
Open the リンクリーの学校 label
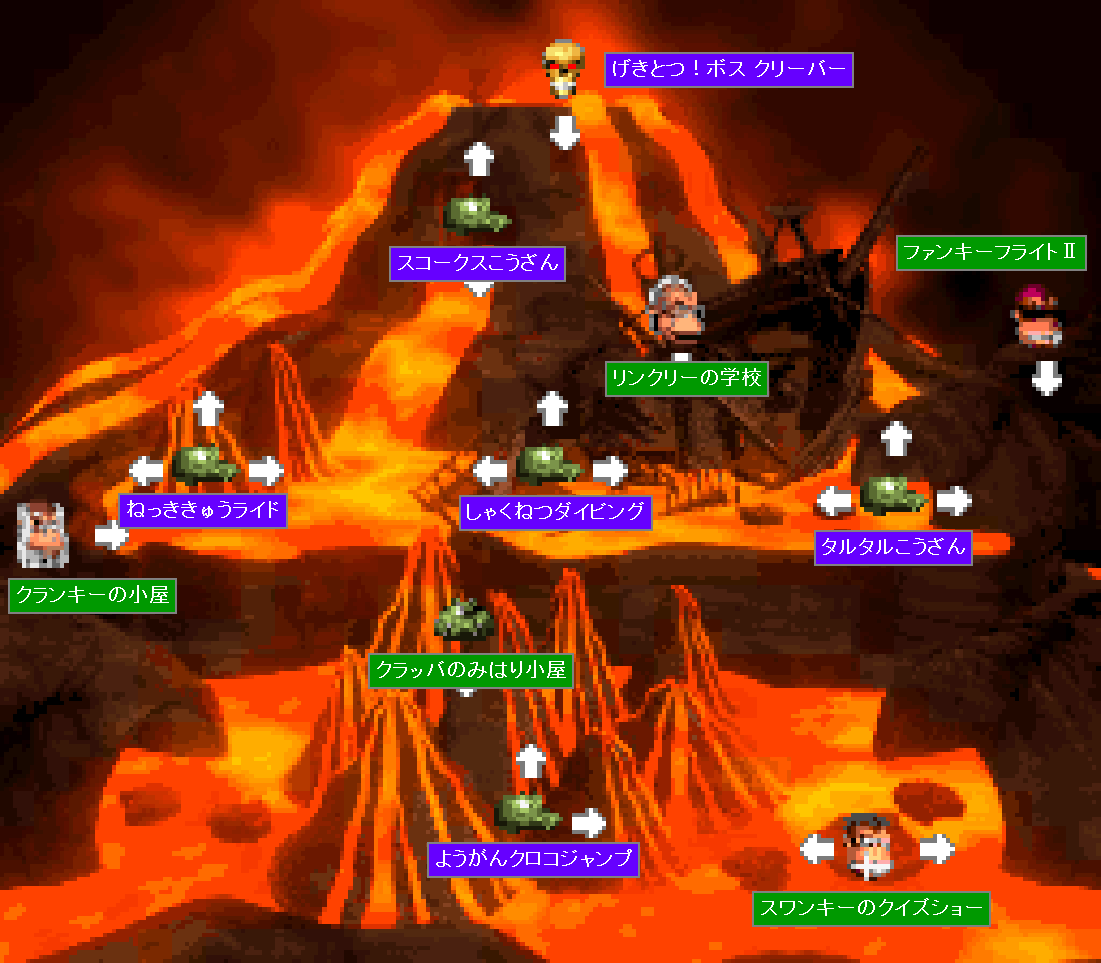point(687,379)
